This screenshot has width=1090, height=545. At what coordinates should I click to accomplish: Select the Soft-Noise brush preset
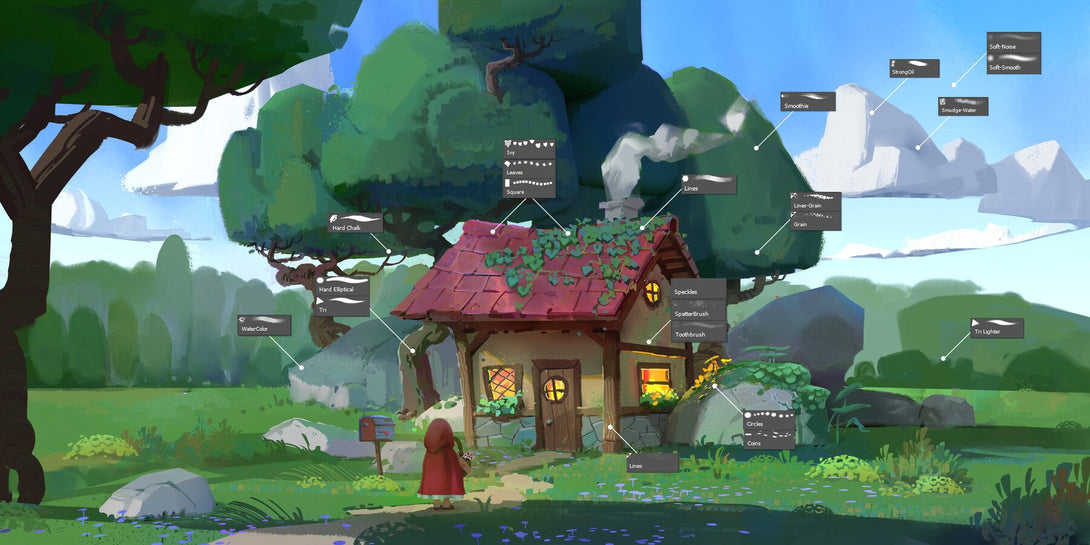point(1013,42)
